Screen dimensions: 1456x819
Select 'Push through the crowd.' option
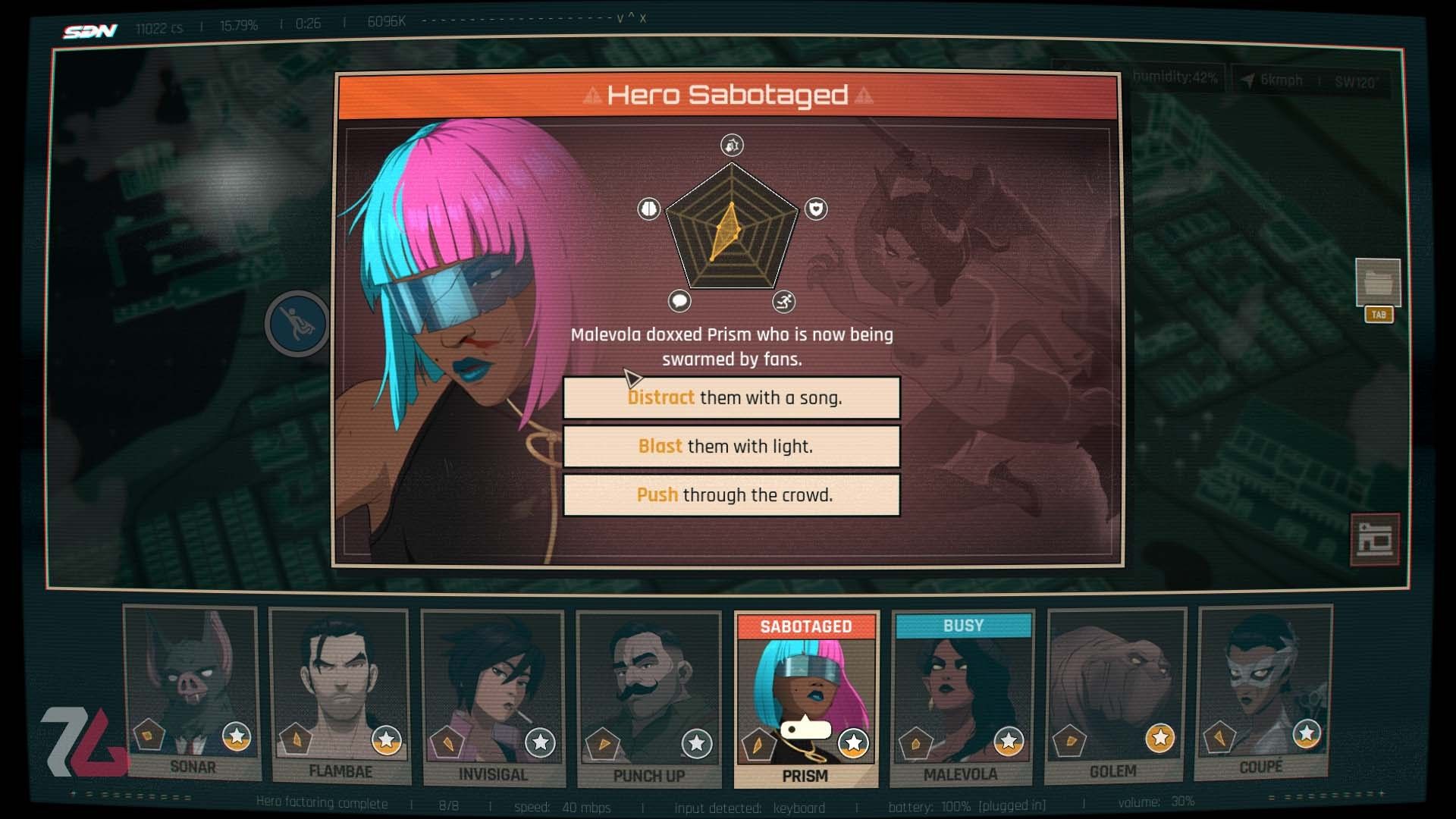(x=732, y=495)
